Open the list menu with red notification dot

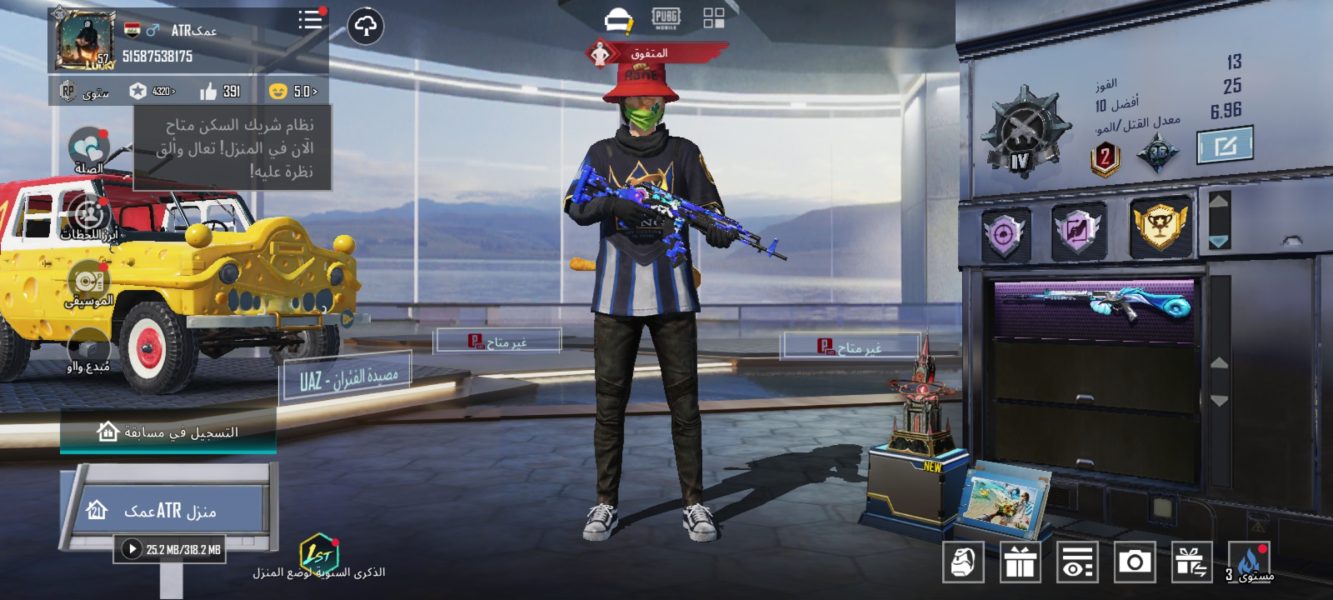tap(311, 20)
